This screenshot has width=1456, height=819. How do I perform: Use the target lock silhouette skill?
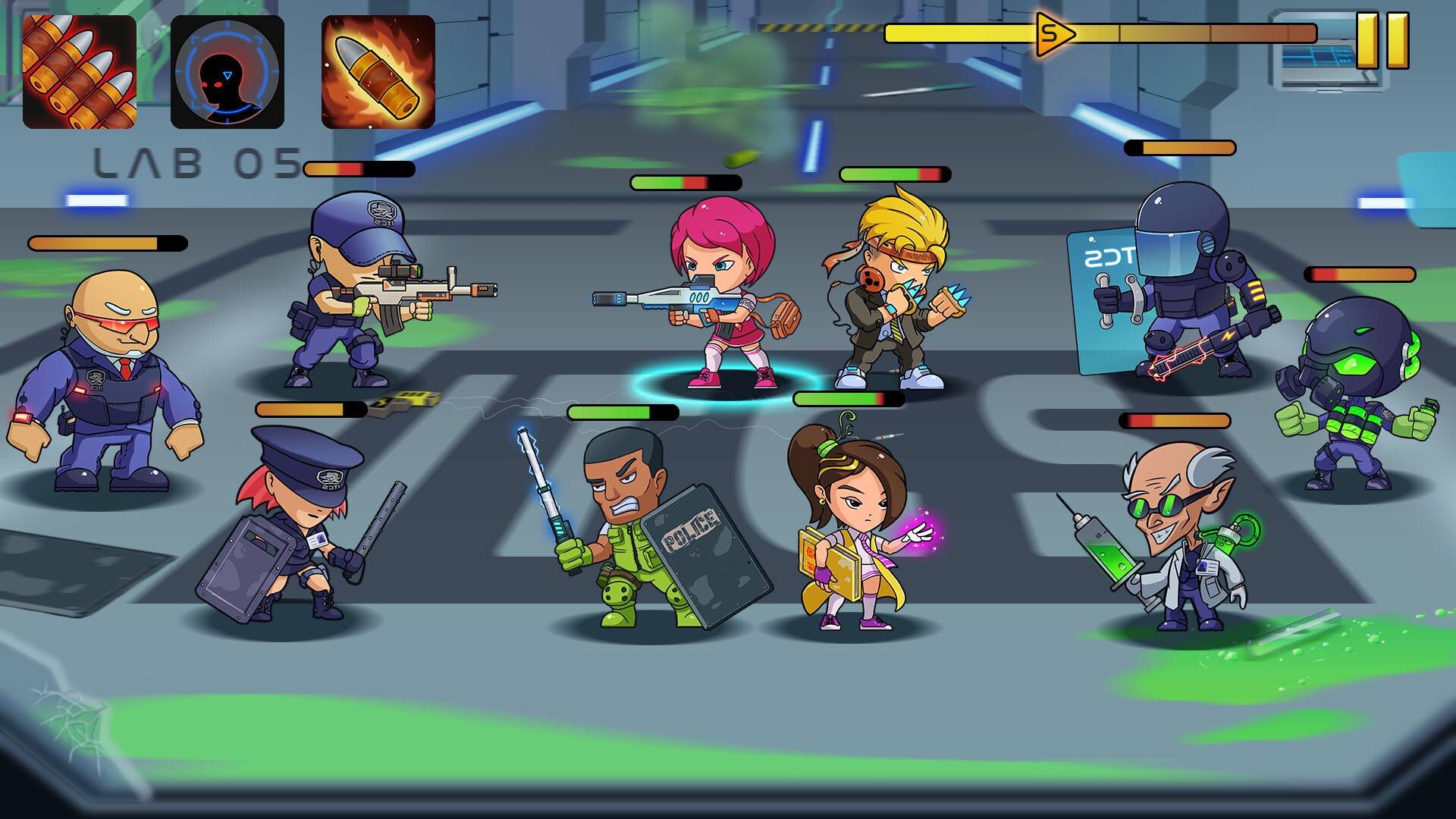coord(227,72)
